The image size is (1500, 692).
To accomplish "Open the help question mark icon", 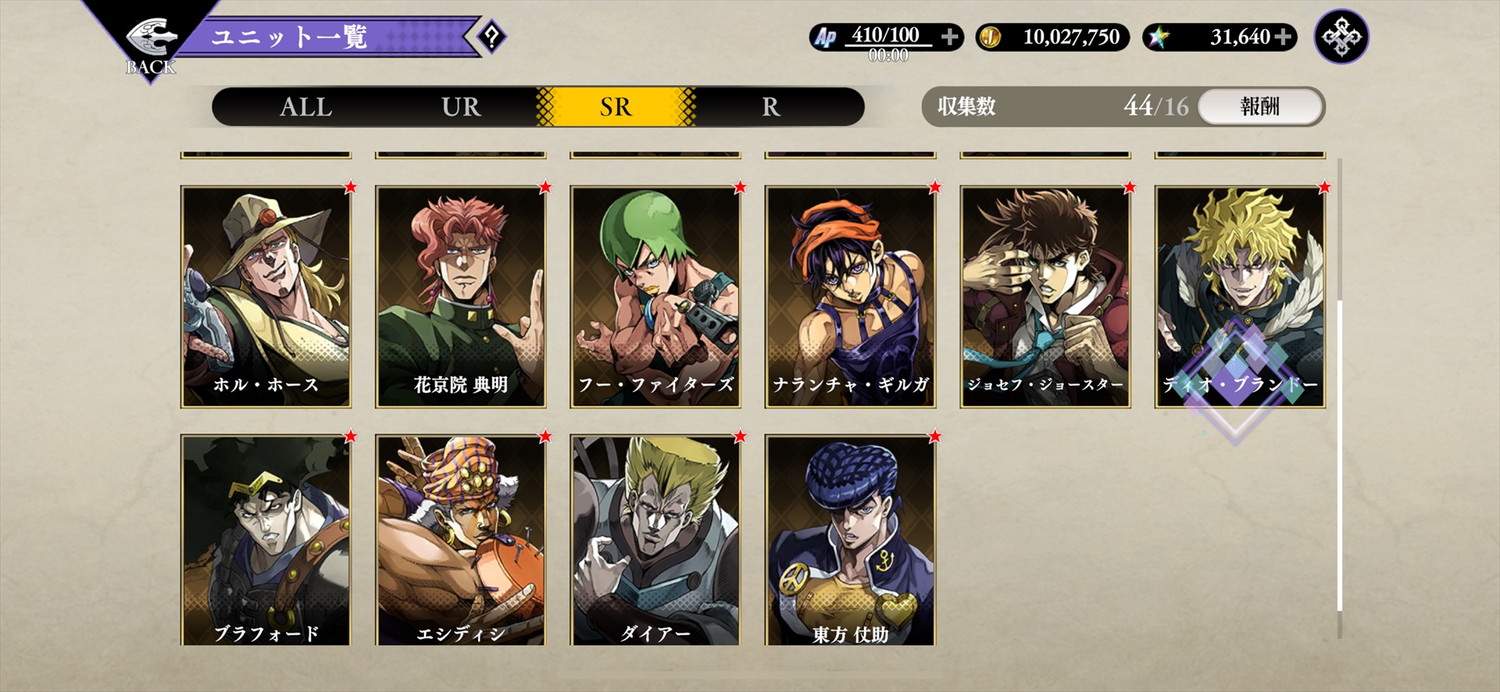I will (x=492, y=38).
